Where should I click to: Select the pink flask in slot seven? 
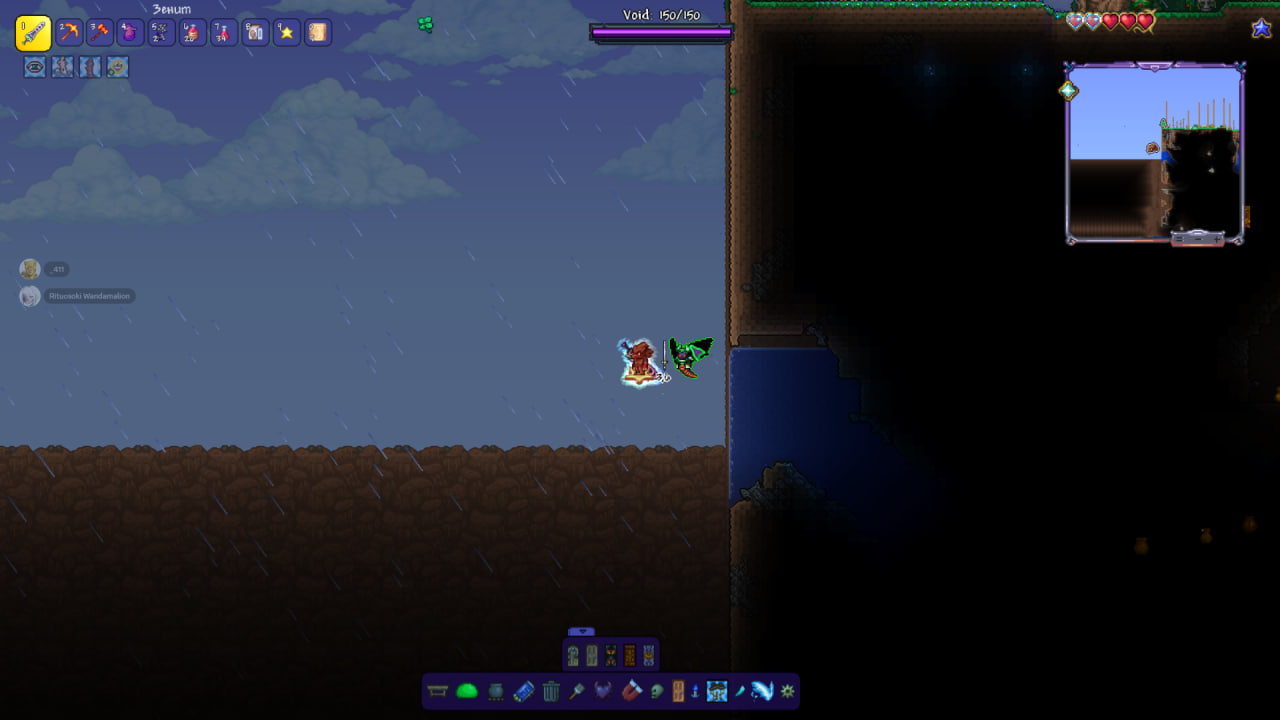(224, 33)
